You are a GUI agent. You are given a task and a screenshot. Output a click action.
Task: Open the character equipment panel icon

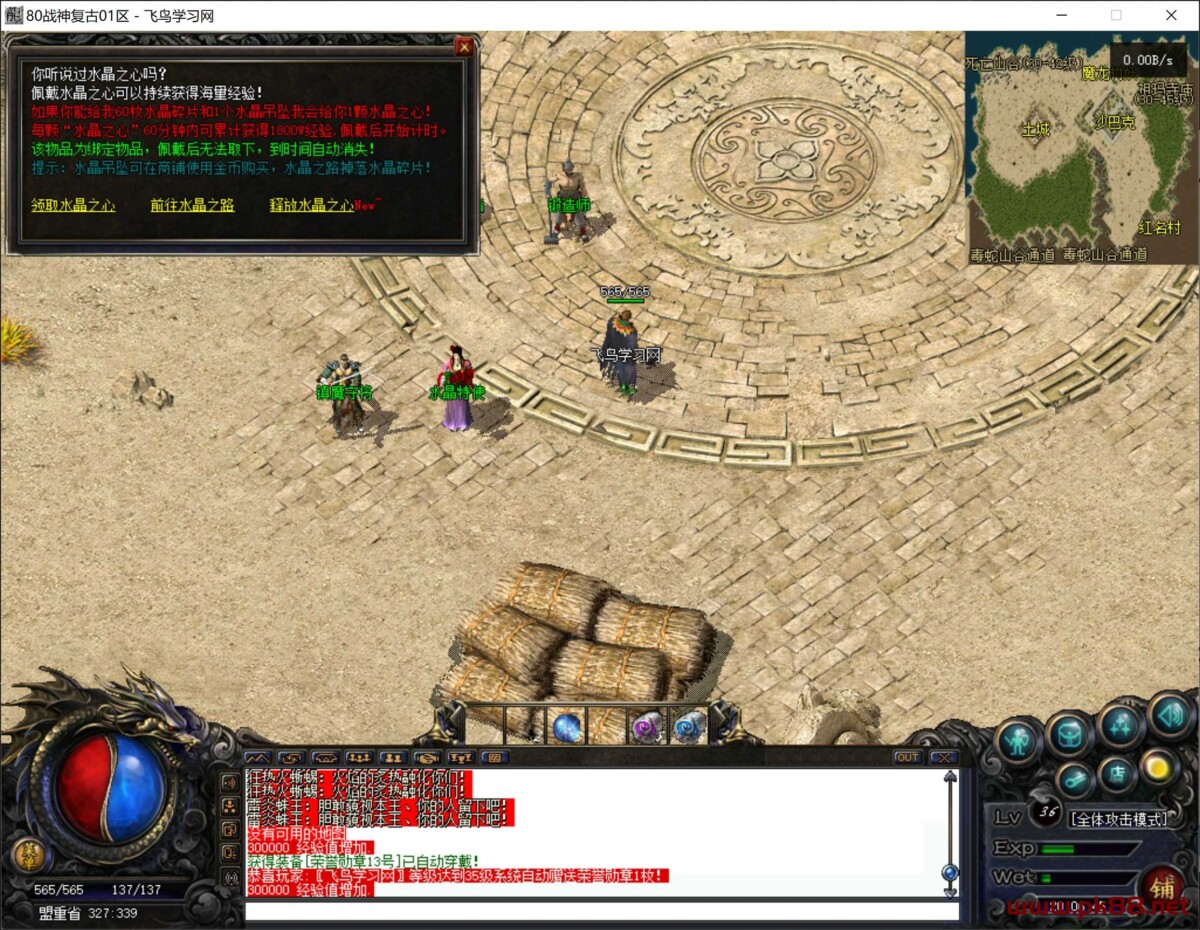(1018, 741)
